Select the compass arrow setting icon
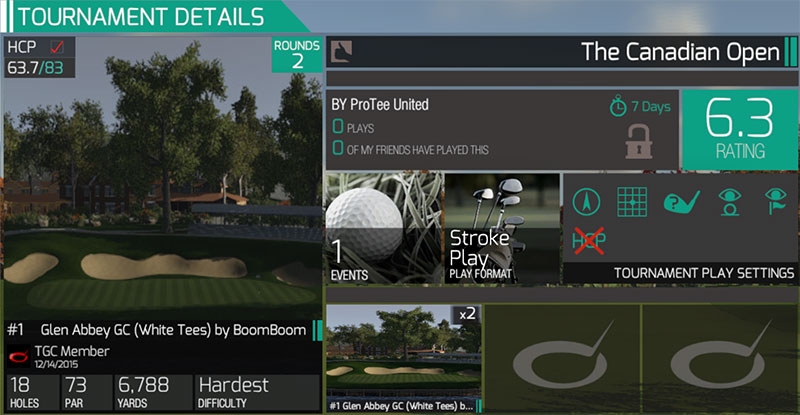Screen dimensions: 800x415 point(585,202)
